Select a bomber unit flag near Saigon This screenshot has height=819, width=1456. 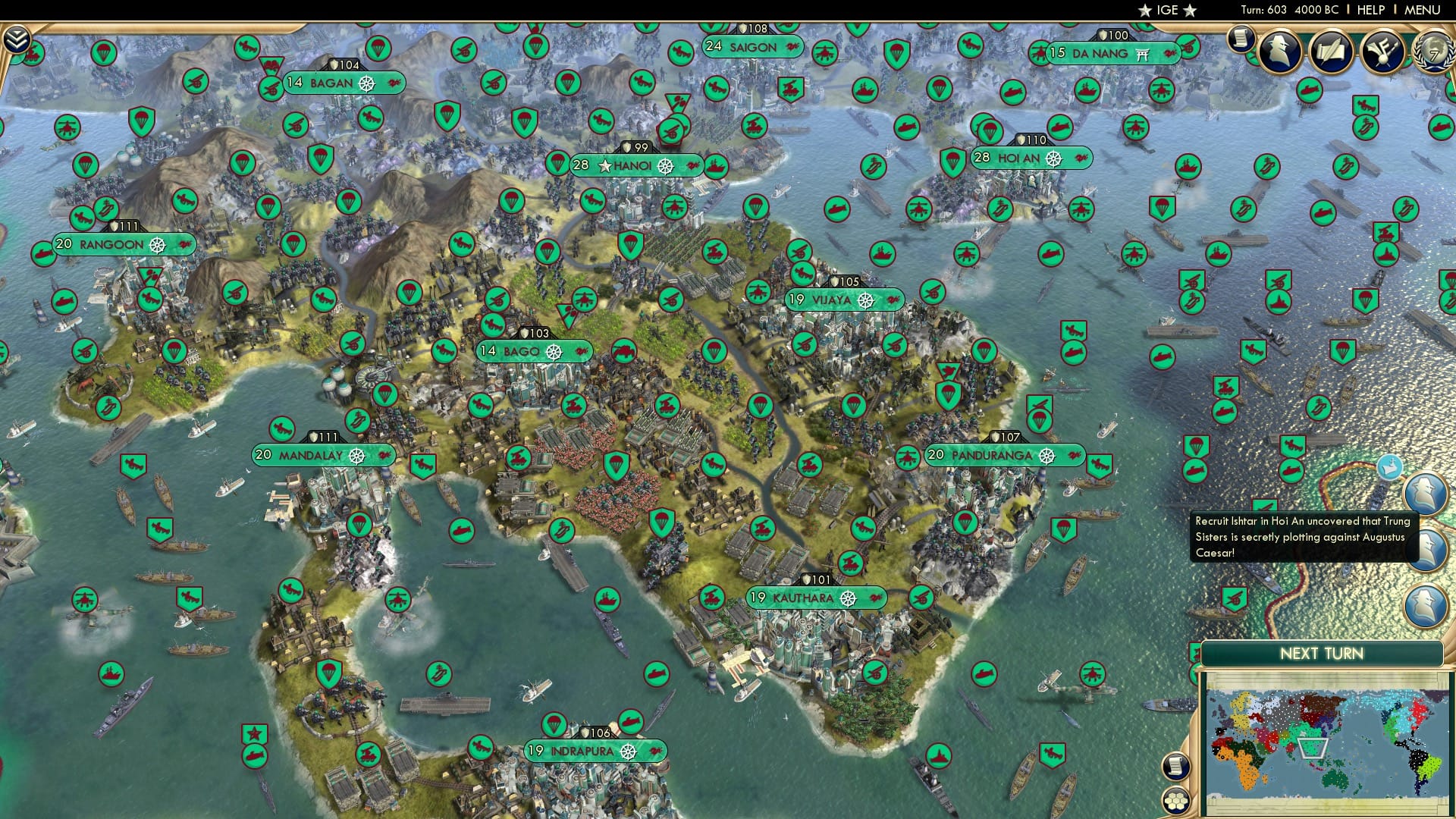pos(717,87)
